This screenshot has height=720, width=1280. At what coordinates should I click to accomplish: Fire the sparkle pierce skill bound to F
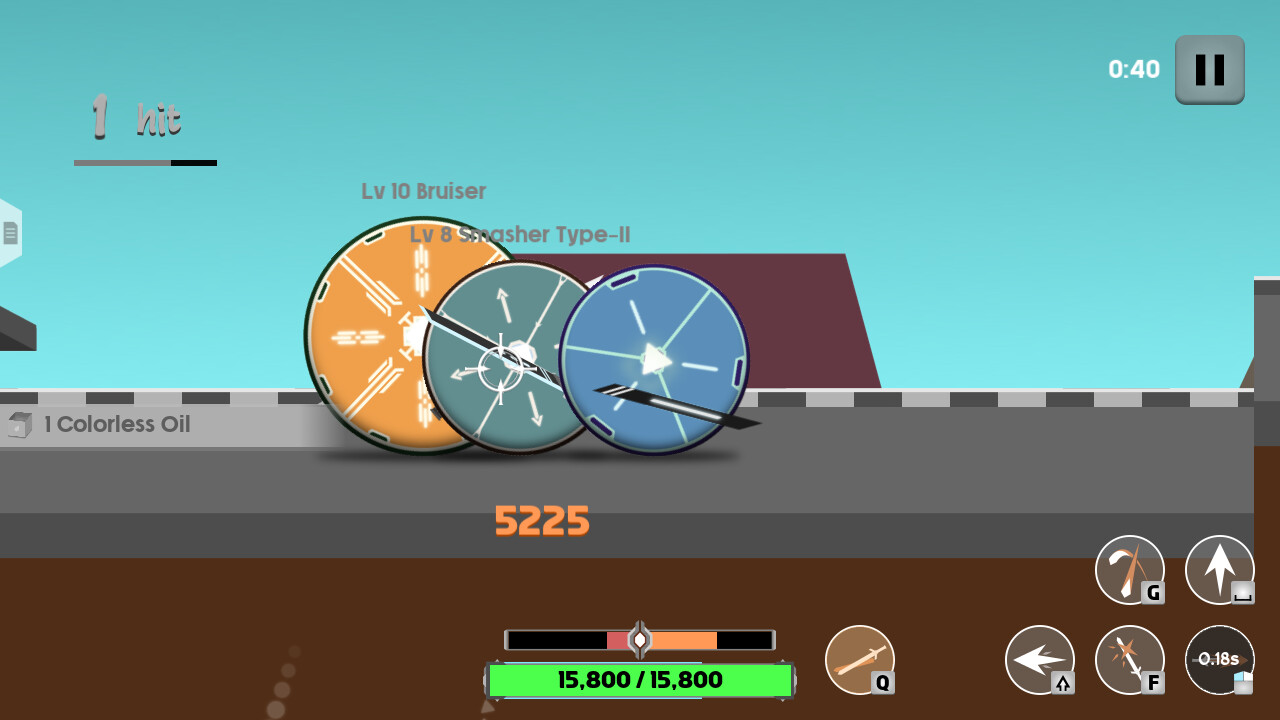coord(1129,660)
